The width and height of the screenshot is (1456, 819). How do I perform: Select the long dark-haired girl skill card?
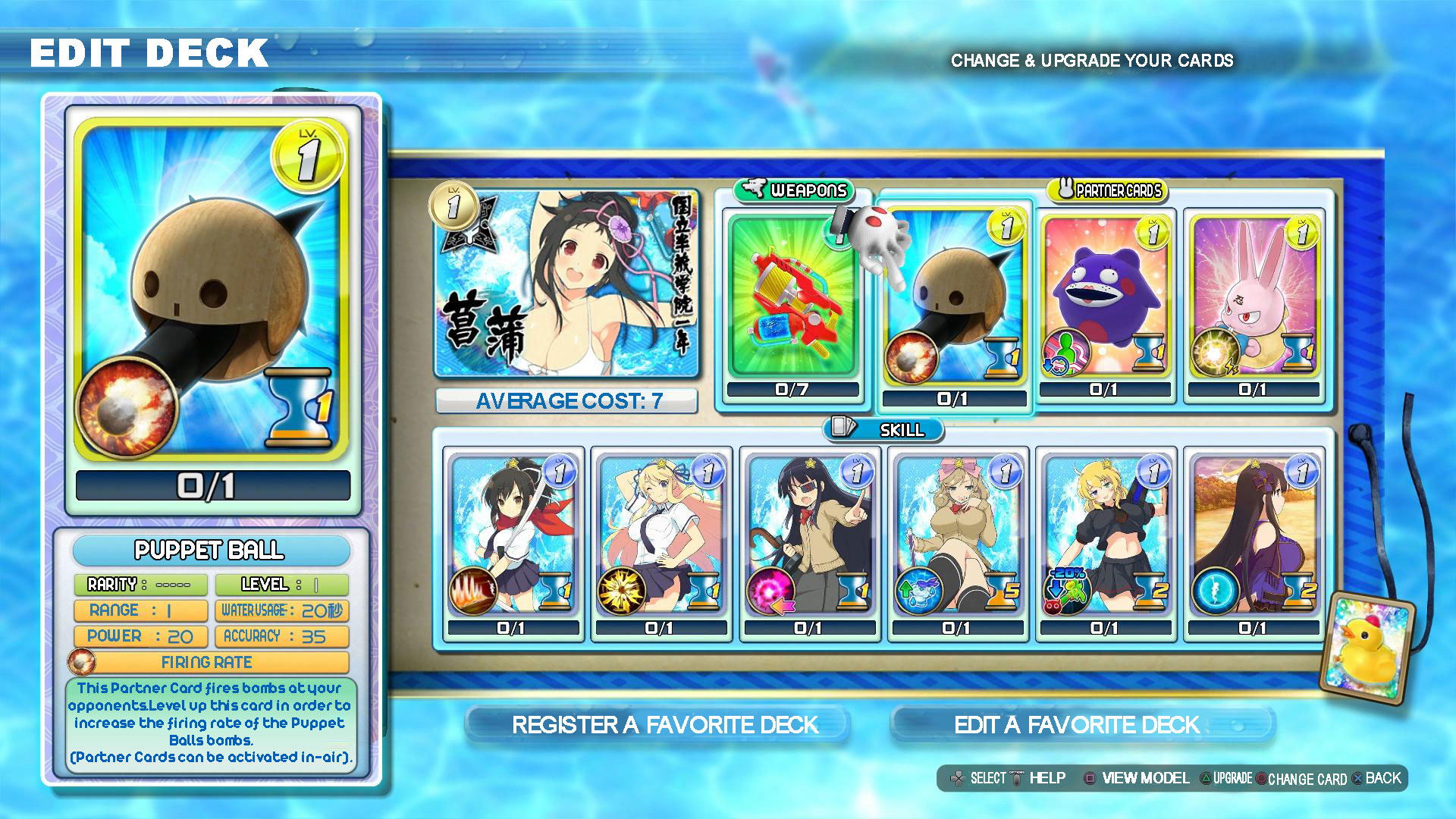point(1254,537)
